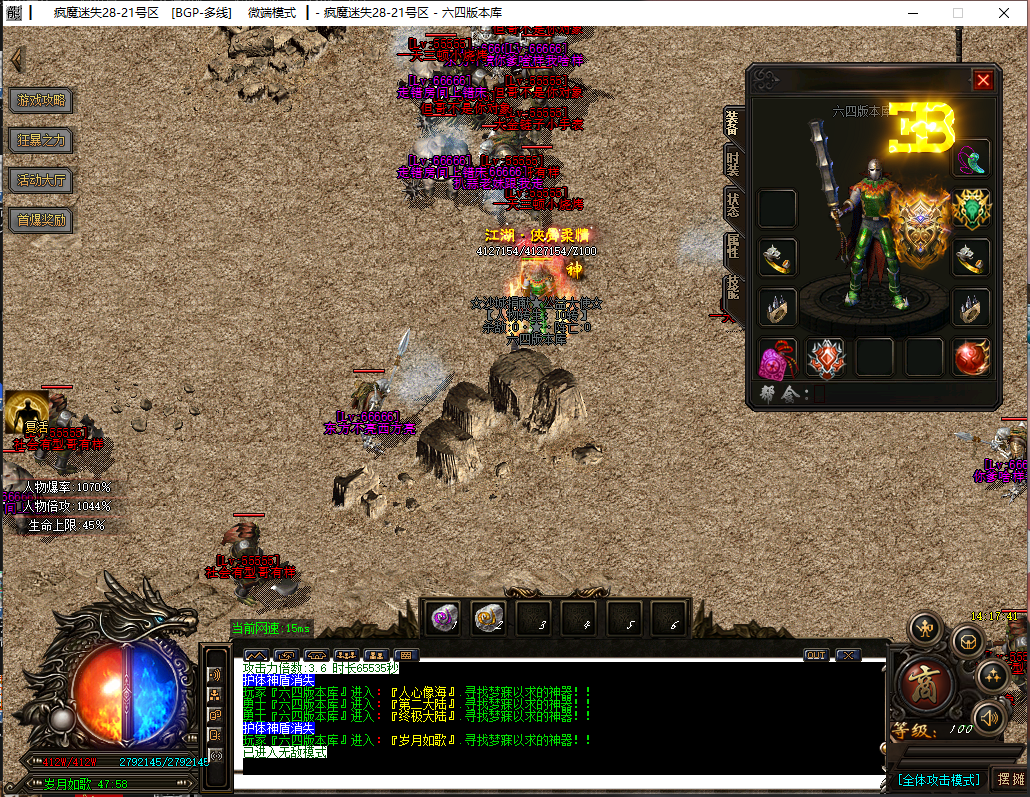
Task: Select the pink lucky charm pouch slot
Action: coord(777,358)
